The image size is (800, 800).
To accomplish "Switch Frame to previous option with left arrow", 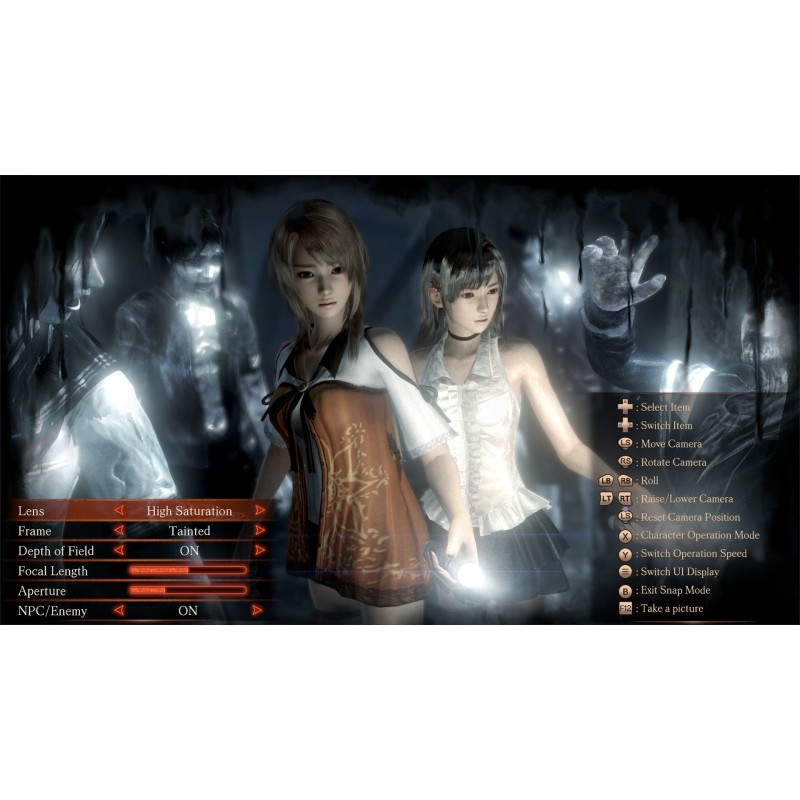I will click(x=119, y=531).
